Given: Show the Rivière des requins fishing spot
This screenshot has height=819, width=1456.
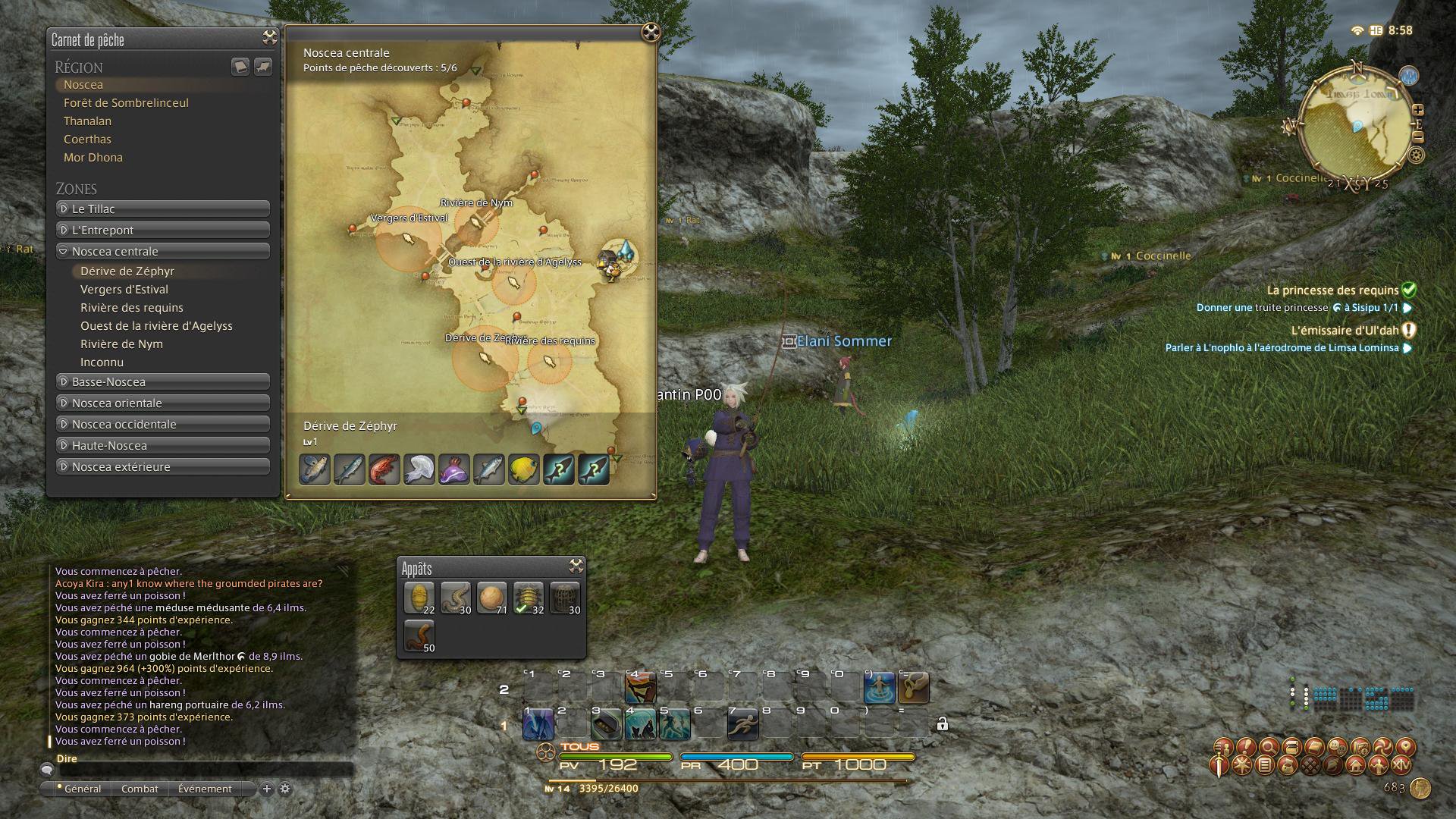Looking at the screenshot, I should [132, 308].
